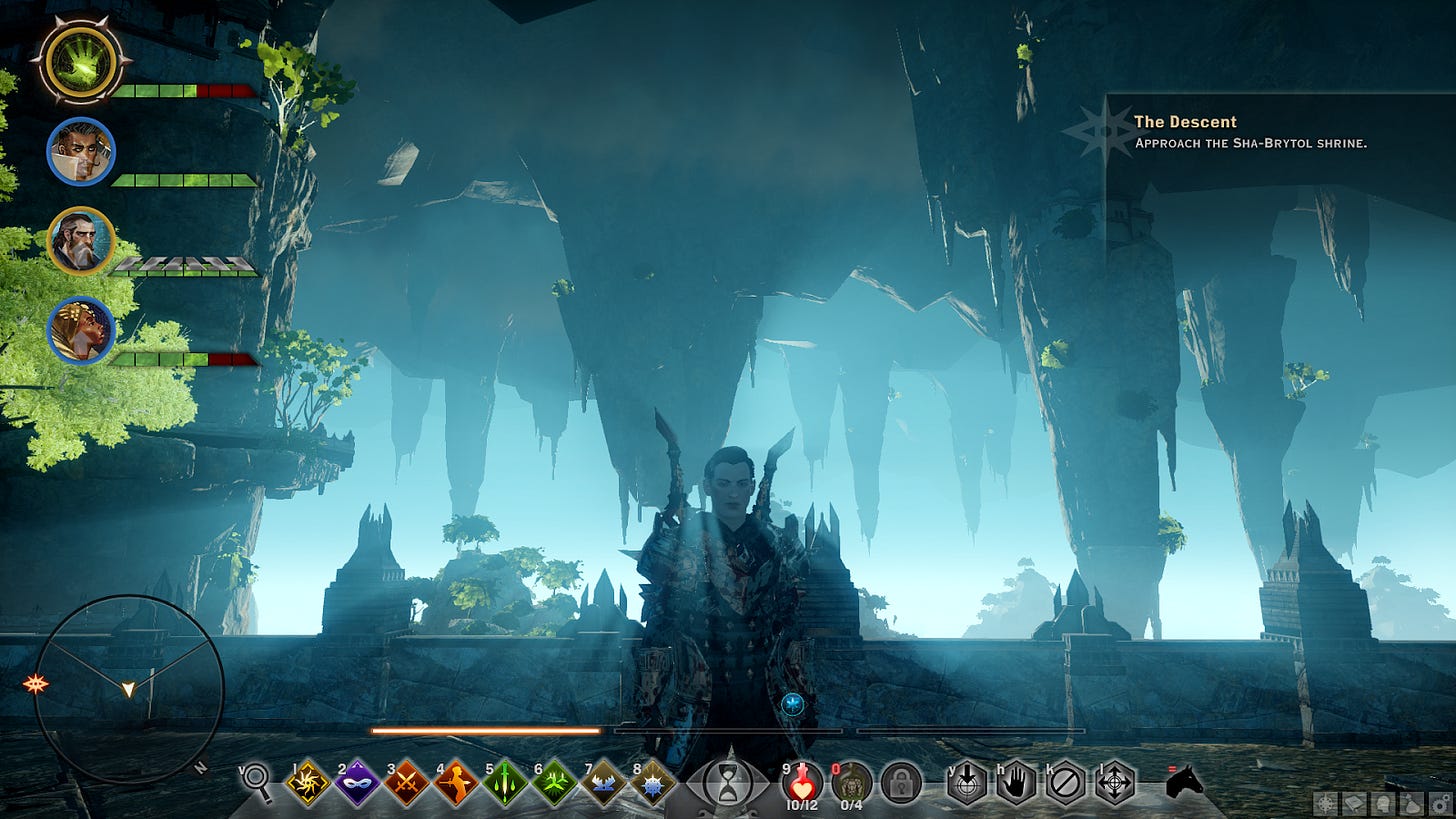This screenshot has height=819, width=1456.
Task: Click the circular minimap radar
Action: tap(128, 690)
